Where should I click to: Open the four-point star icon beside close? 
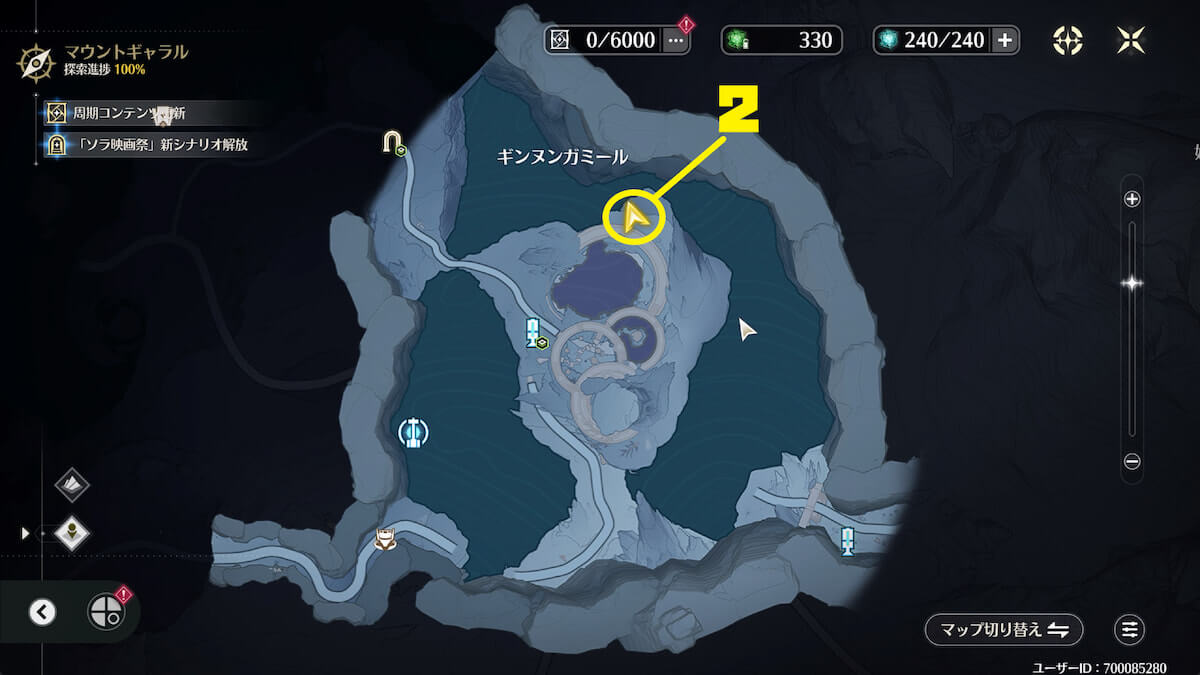coord(1068,40)
